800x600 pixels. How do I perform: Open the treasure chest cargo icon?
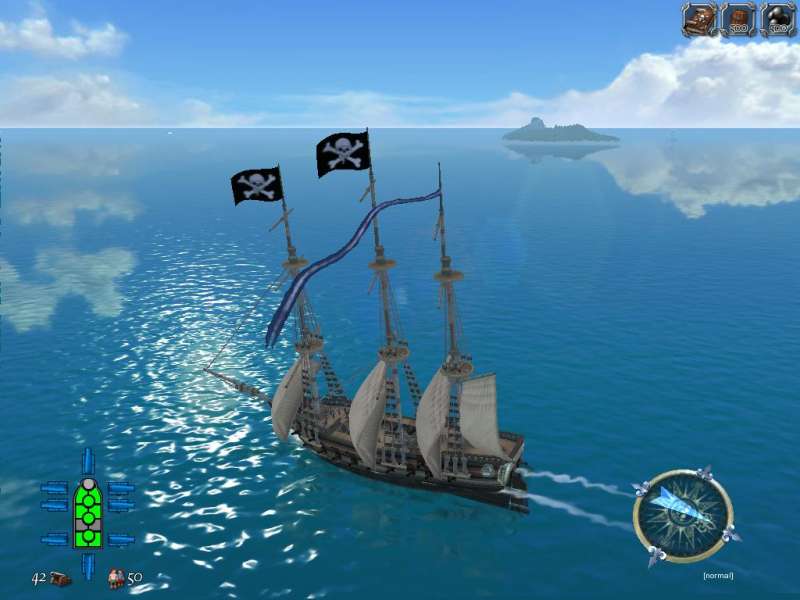click(x=59, y=579)
